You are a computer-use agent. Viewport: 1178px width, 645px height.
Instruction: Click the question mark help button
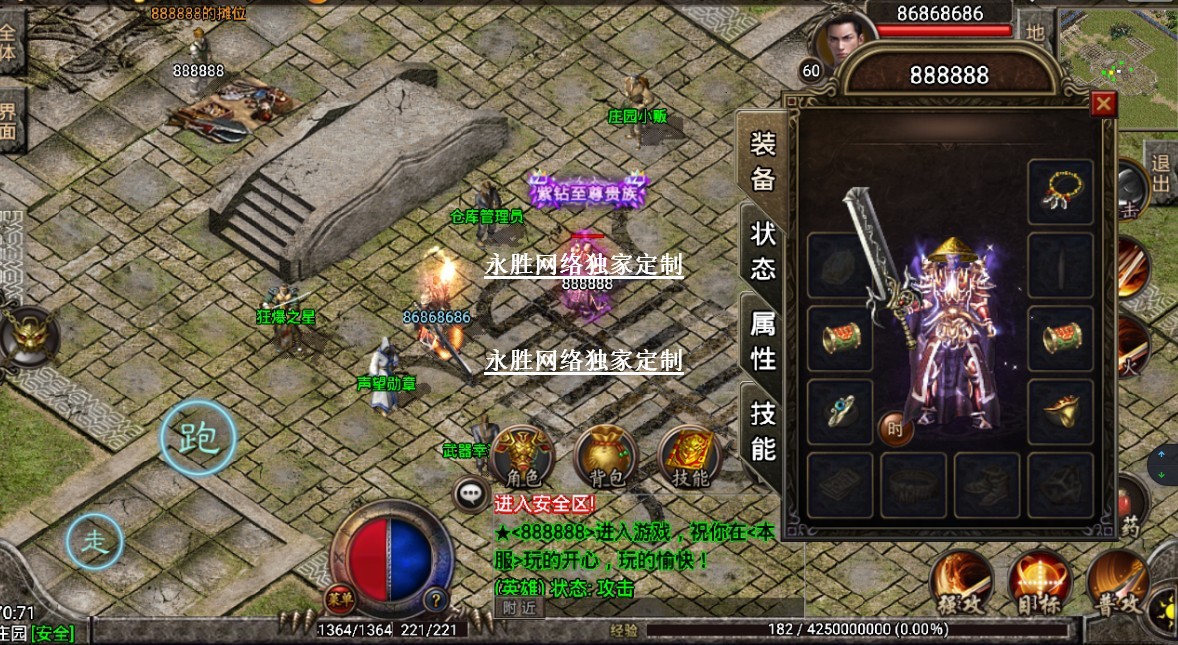coord(435,600)
